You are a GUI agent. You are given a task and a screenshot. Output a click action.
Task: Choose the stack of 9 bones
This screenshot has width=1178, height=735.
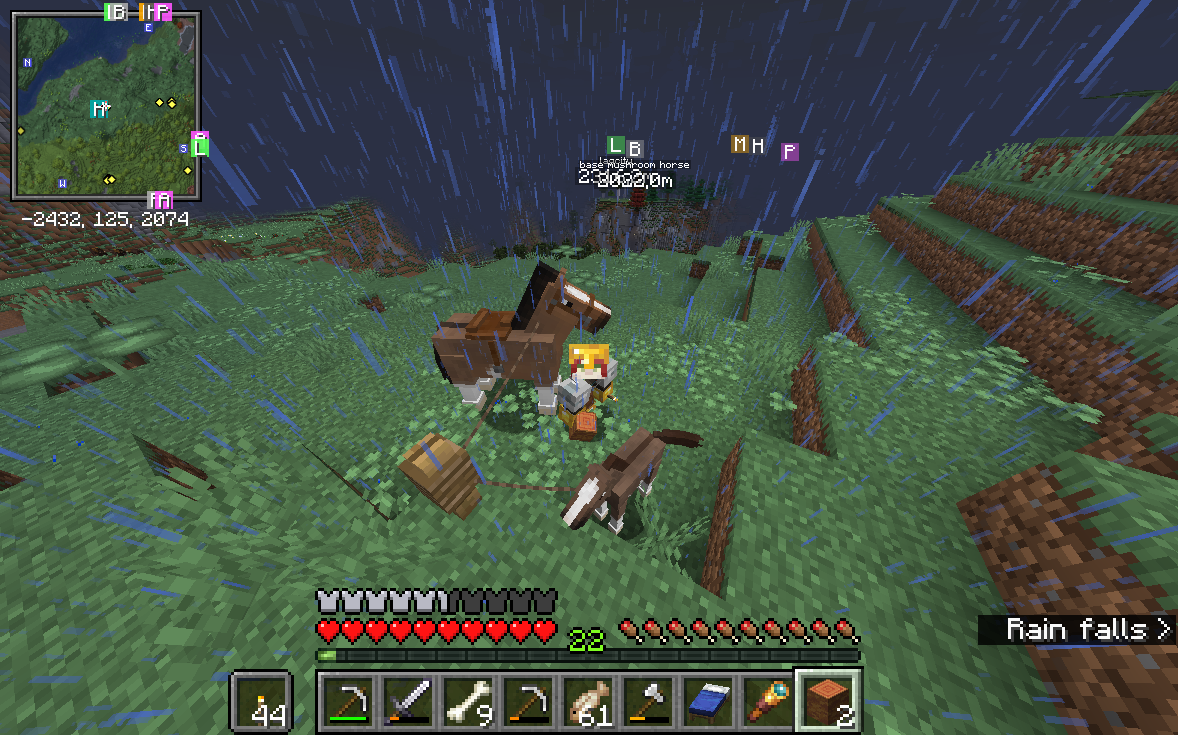click(x=468, y=701)
